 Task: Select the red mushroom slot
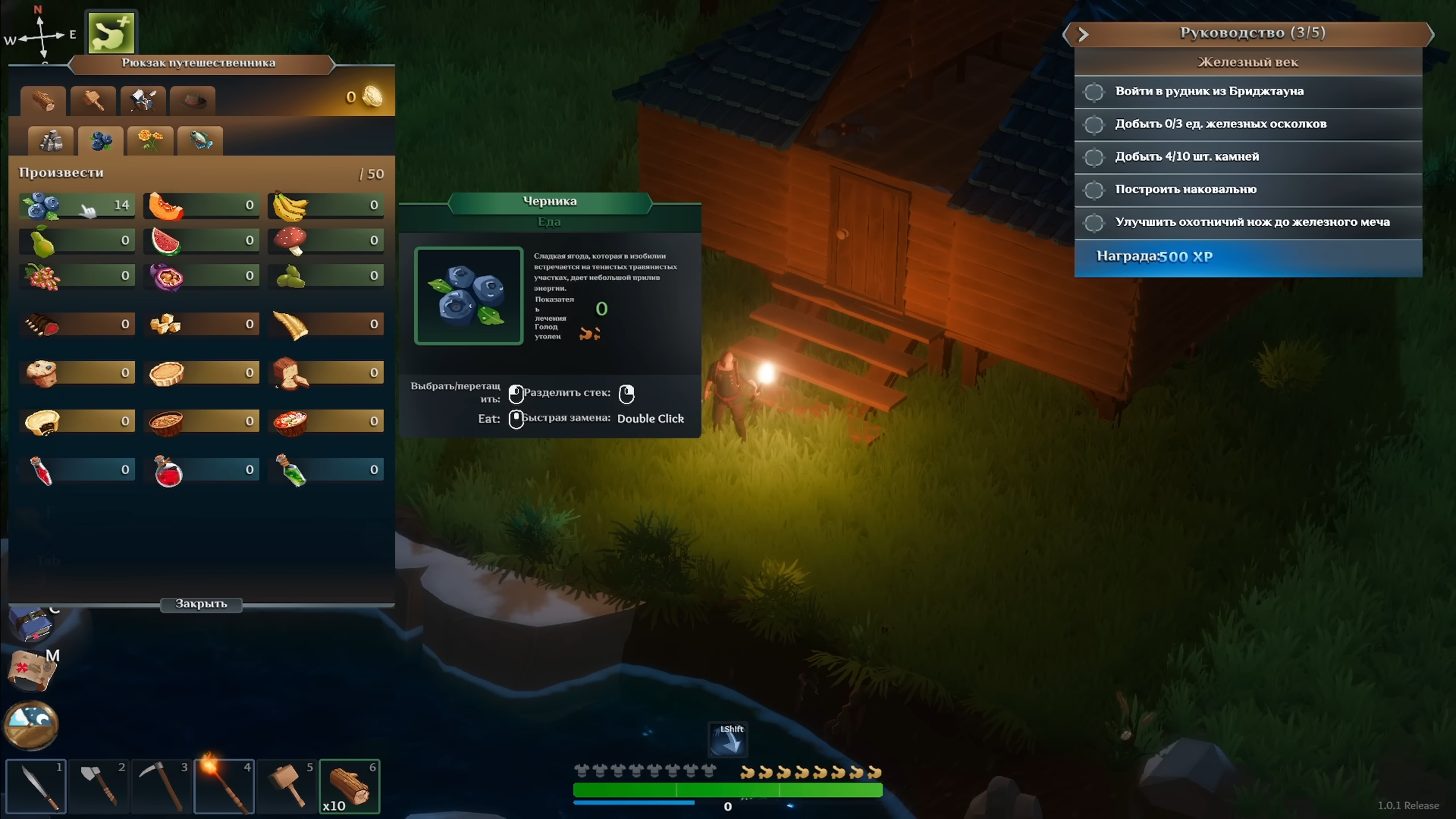pos(325,241)
